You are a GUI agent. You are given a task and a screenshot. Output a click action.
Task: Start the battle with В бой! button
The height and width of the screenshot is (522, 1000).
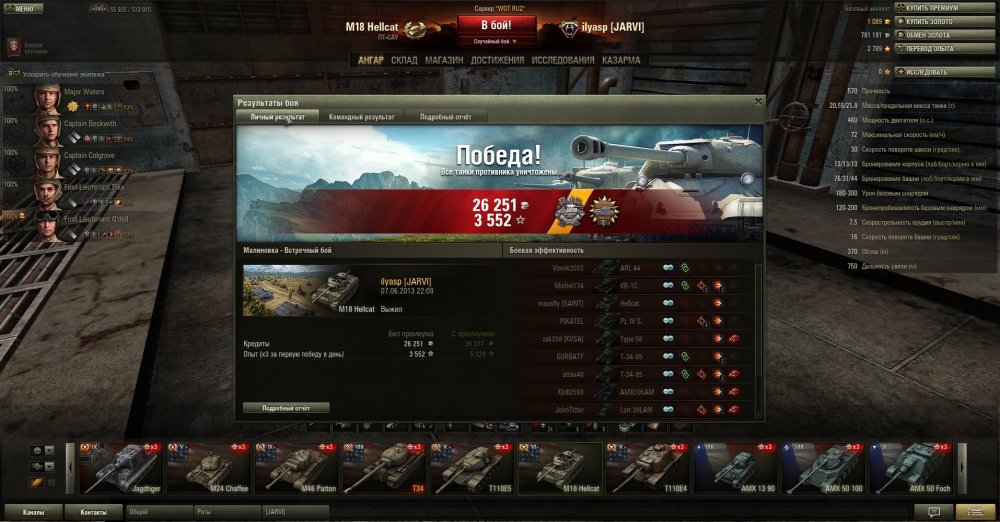(x=500, y=25)
